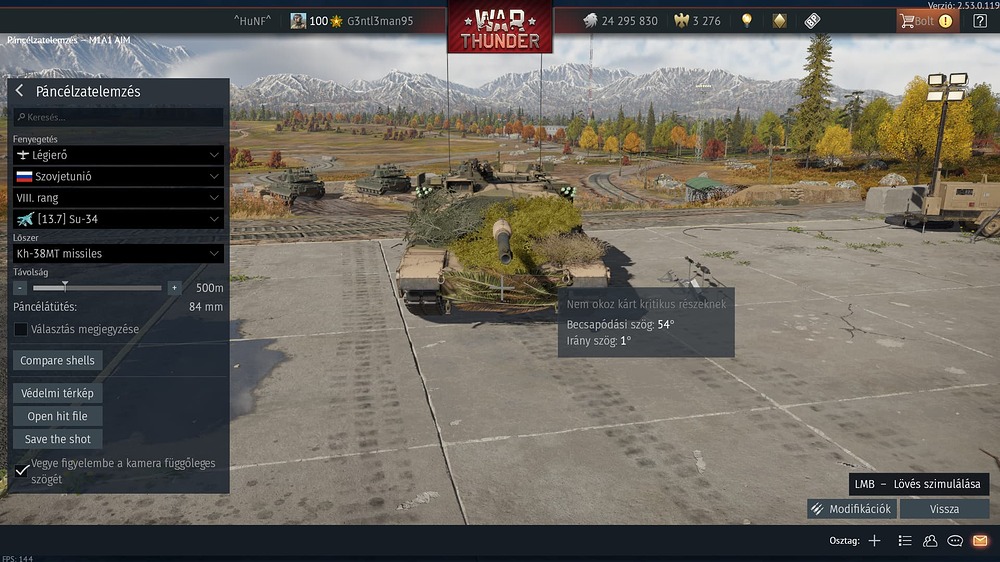Open the orange mail envelope icon

[x=980, y=541]
